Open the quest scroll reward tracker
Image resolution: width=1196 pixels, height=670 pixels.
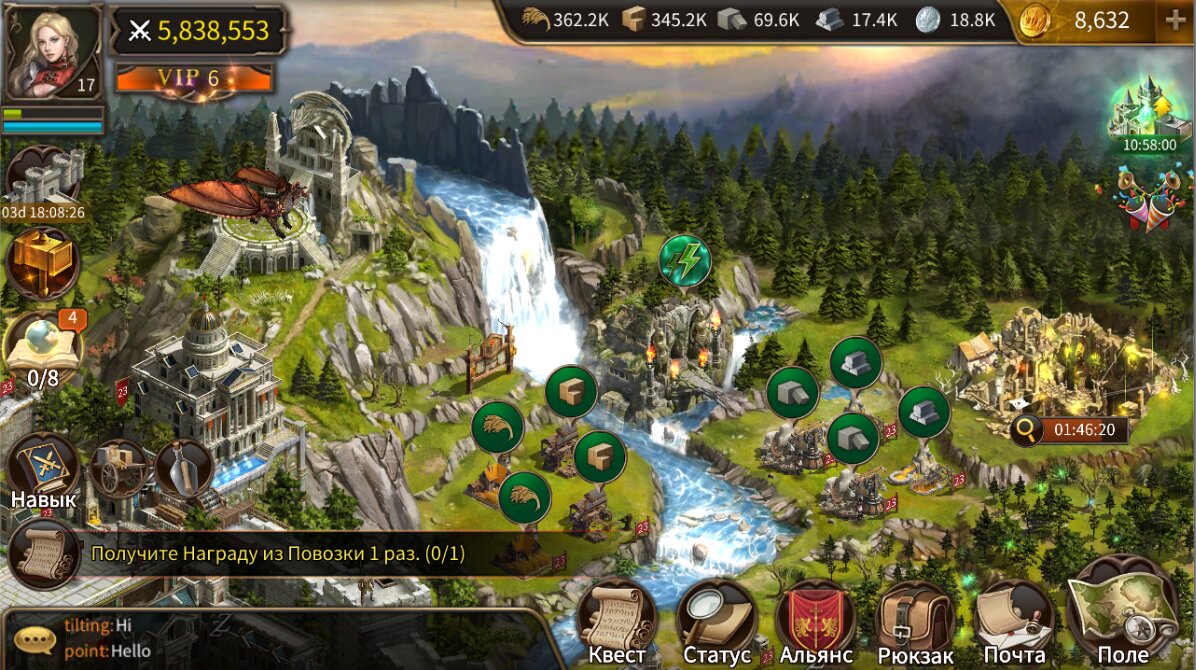point(45,553)
